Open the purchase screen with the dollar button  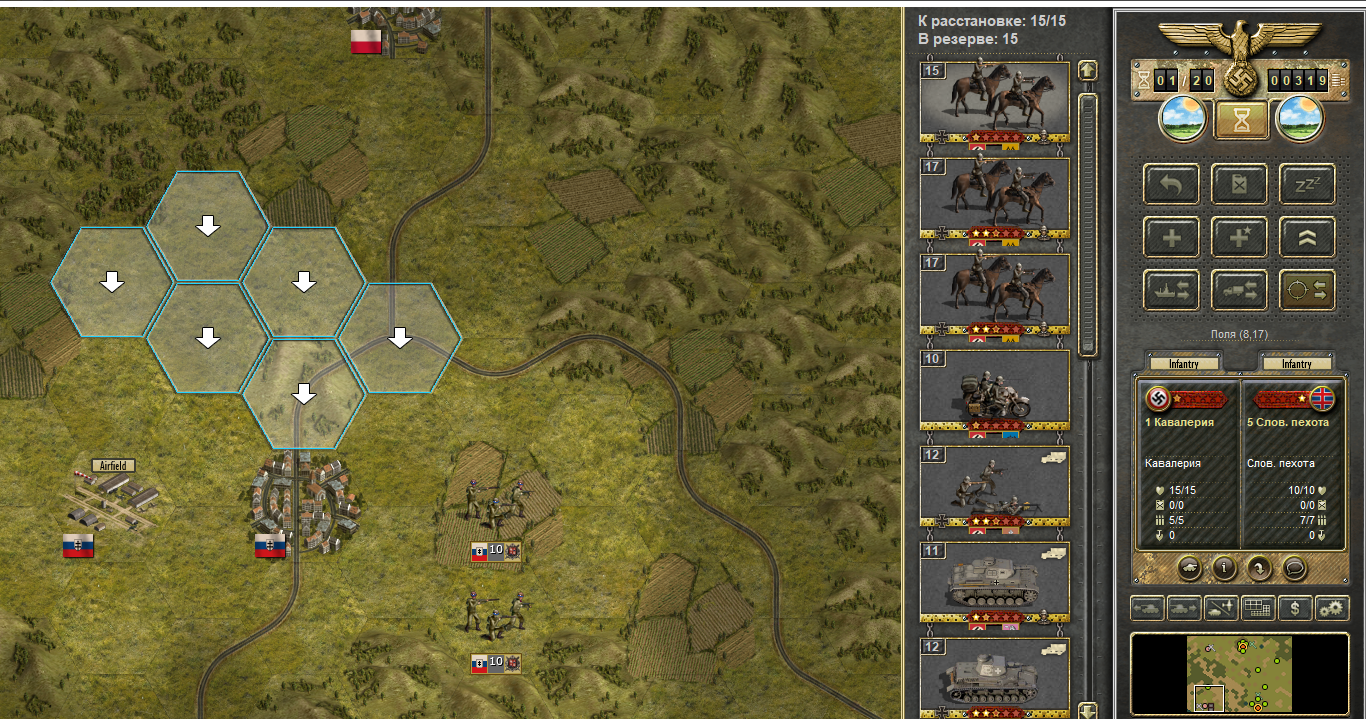tap(1296, 607)
